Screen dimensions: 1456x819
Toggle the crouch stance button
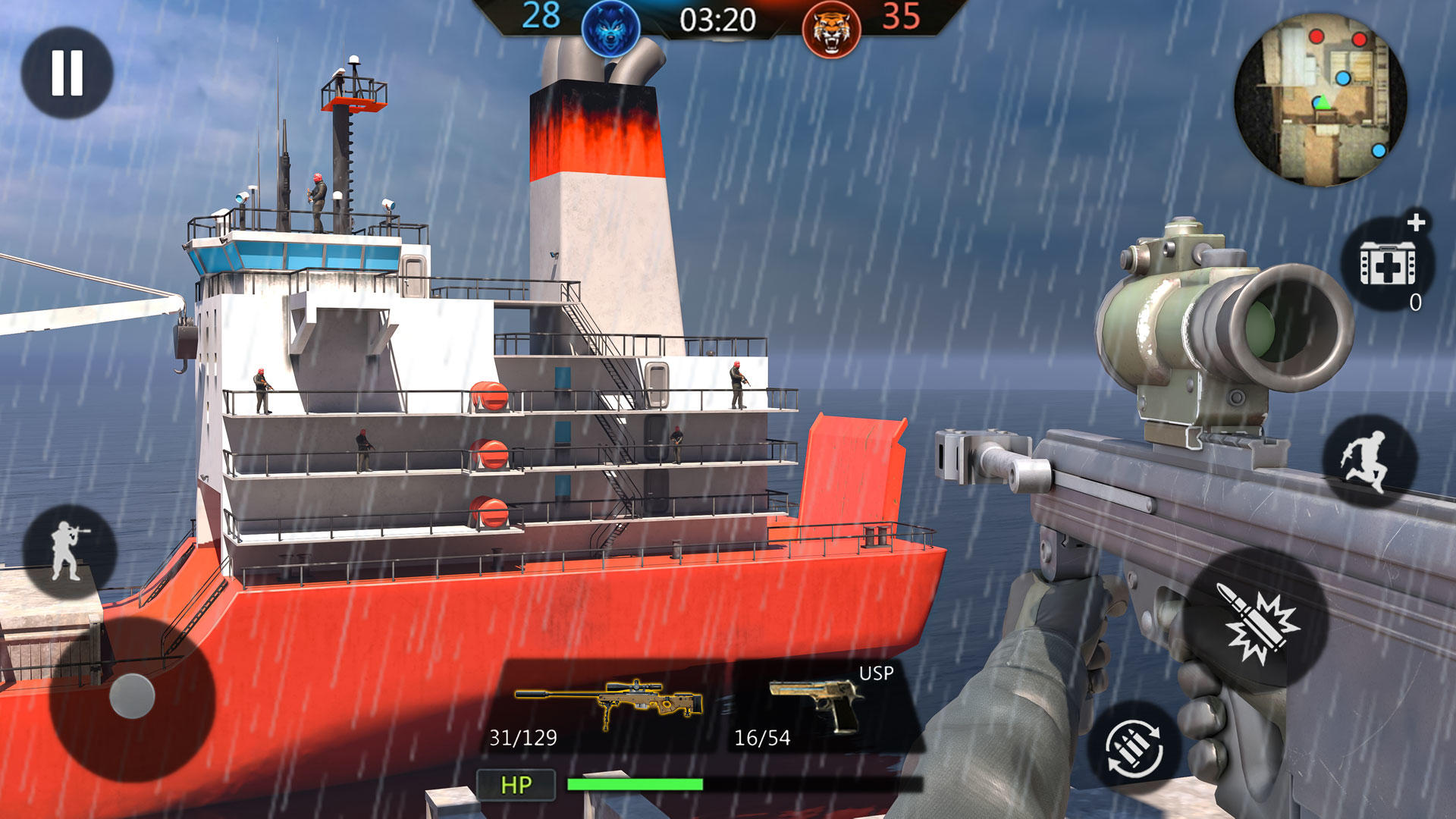(x=69, y=551)
